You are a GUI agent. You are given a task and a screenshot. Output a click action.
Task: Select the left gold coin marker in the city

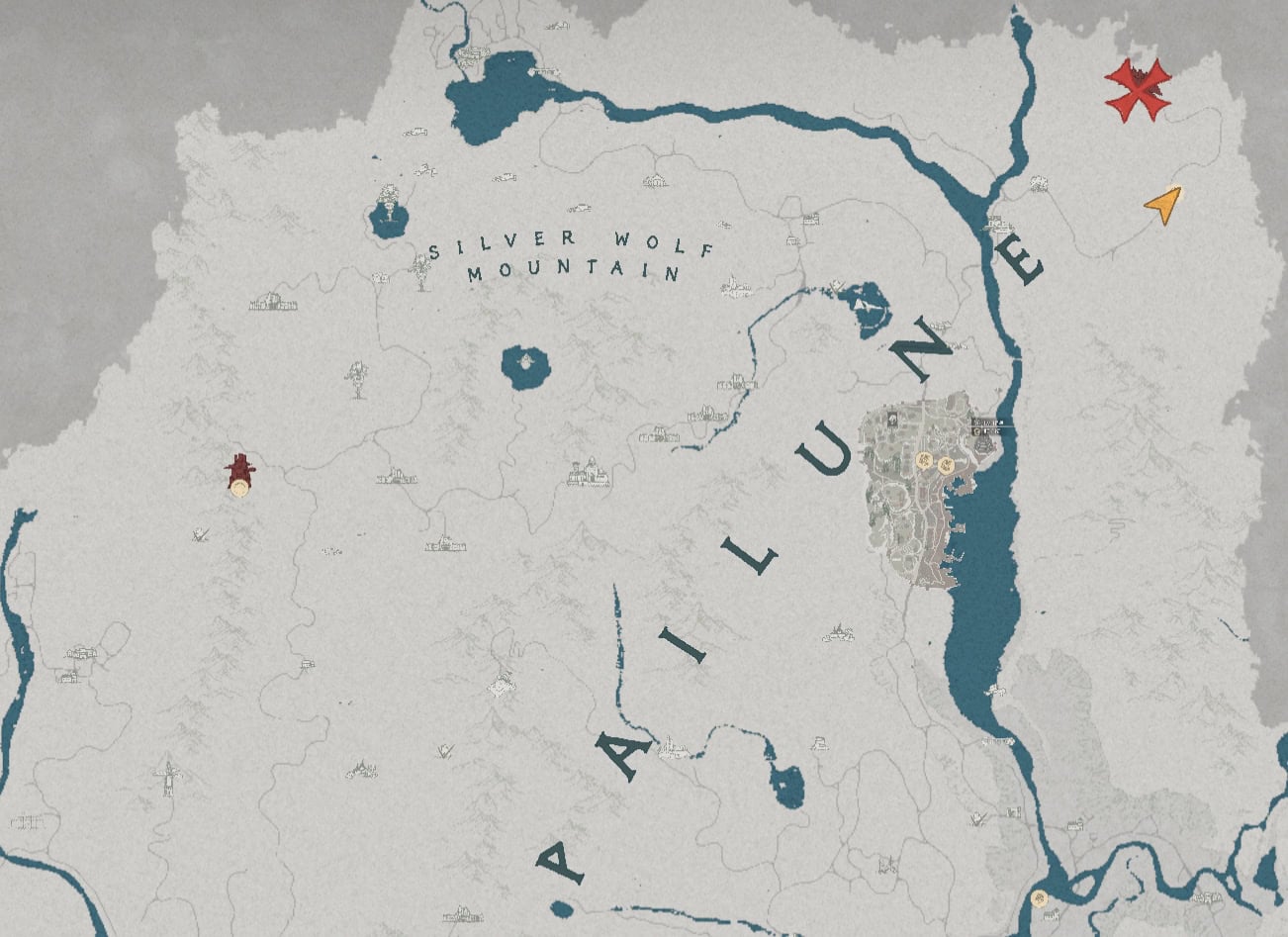pos(923,462)
